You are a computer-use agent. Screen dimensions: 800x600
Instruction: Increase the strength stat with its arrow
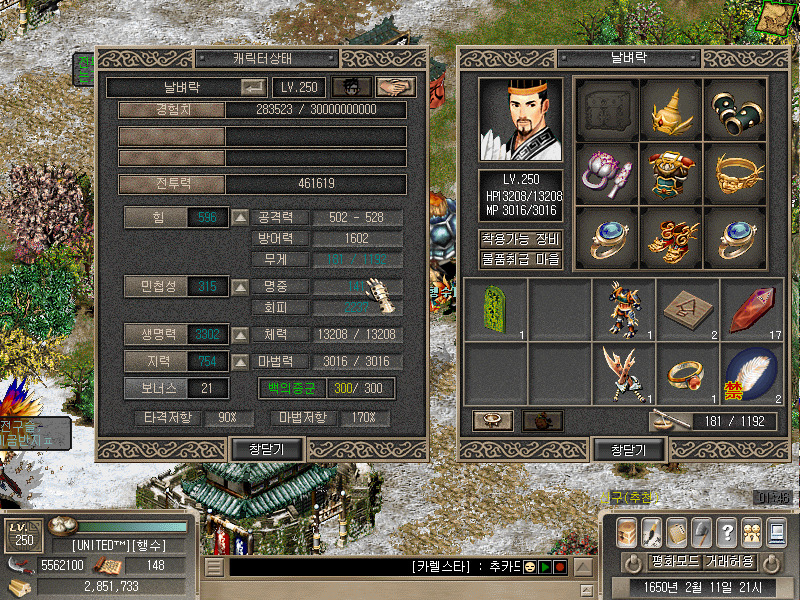point(240,217)
